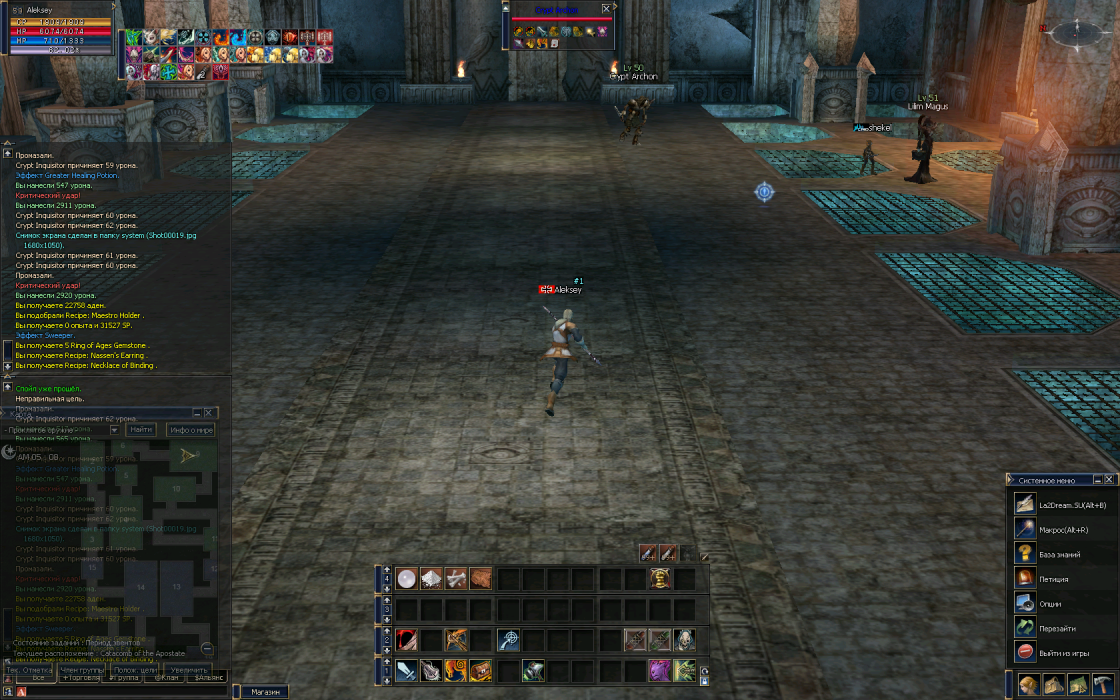The height and width of the screenshot is (700, 1120).
Task: Use the white pearl item on the hotbar
Action: click(407, 578)
